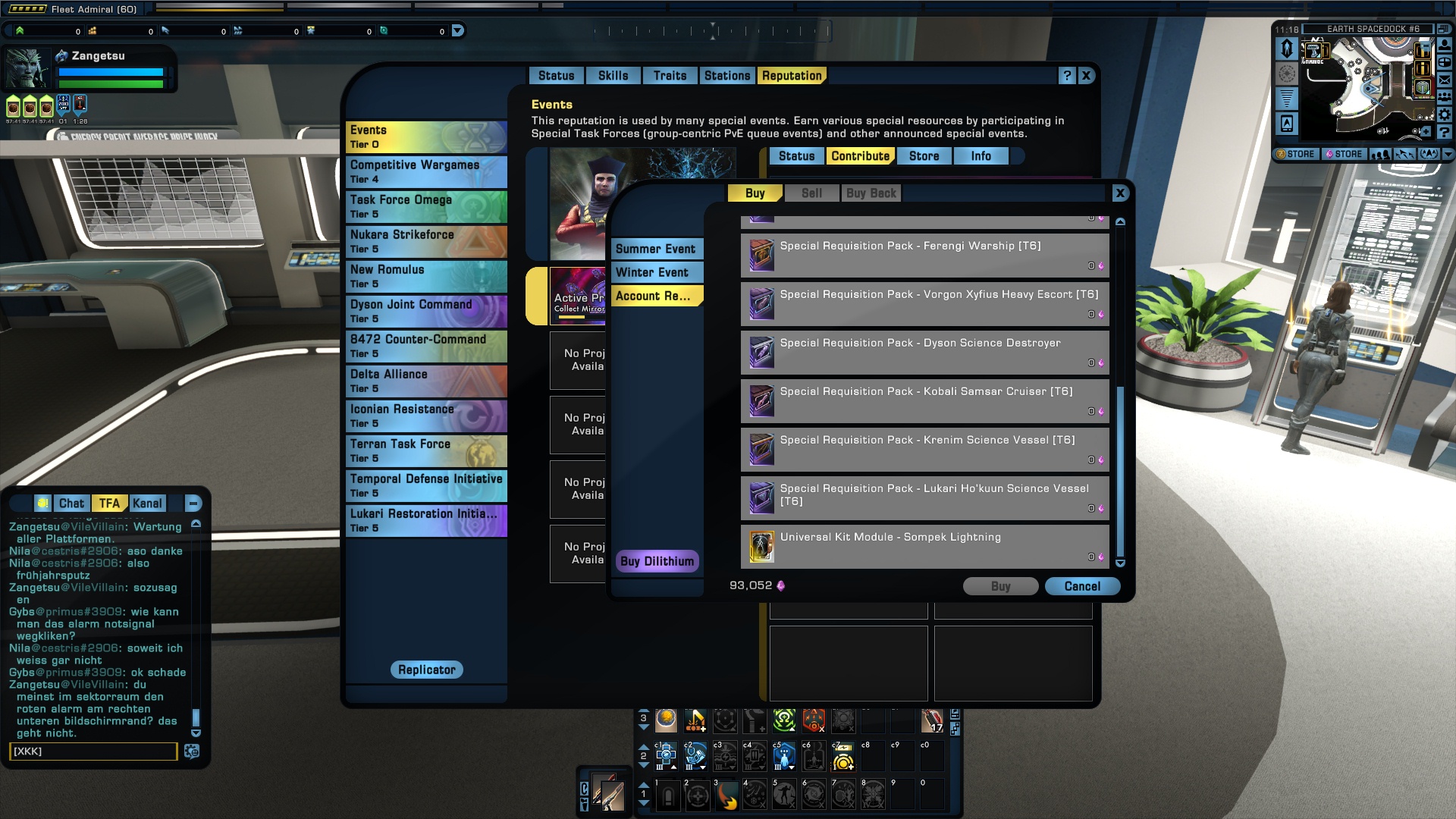Cancel the store purchase
Screen dimensions: 1456x819
point(1082,586)
